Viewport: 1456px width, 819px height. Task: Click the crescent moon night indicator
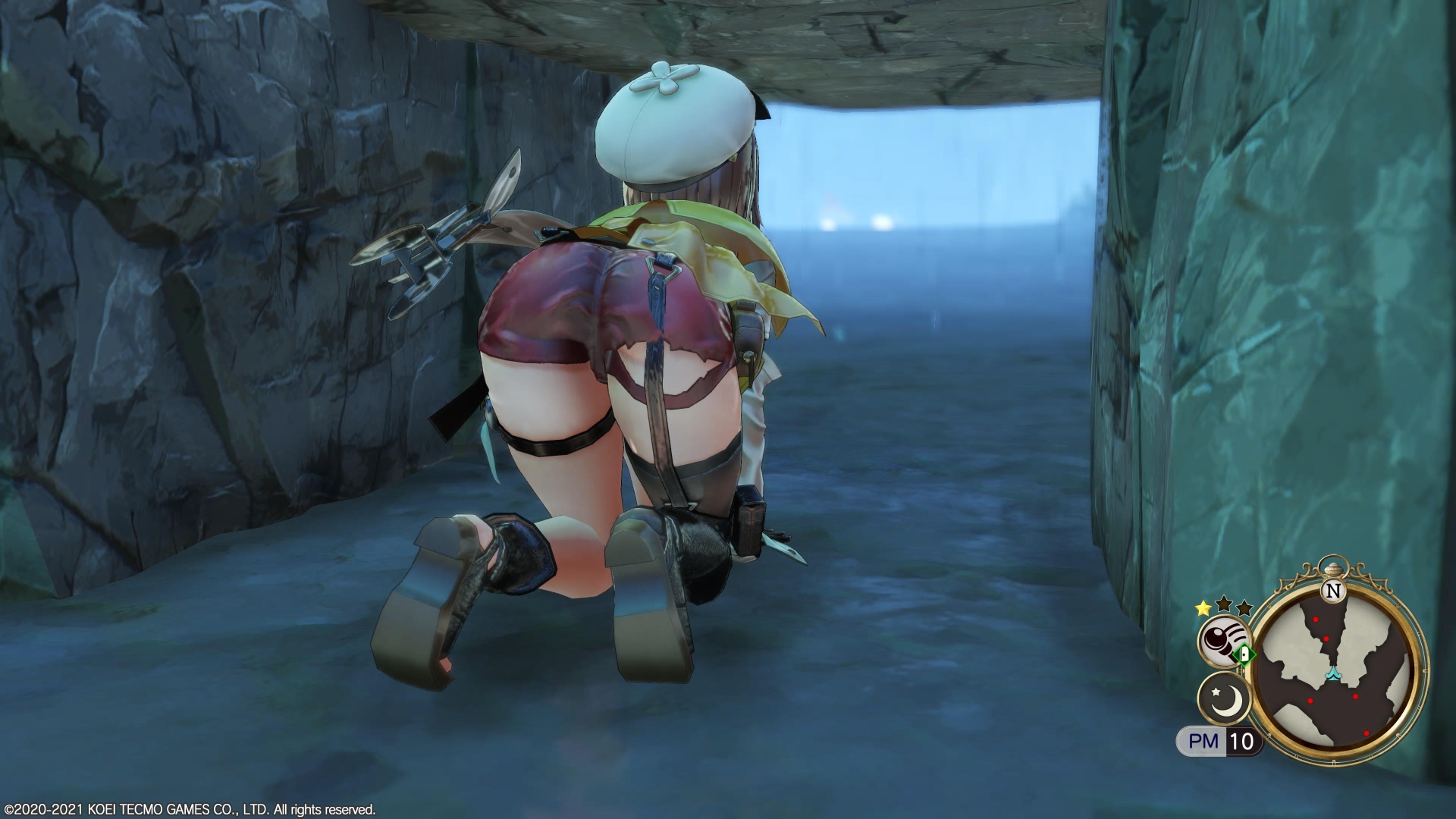point(1225,699)
